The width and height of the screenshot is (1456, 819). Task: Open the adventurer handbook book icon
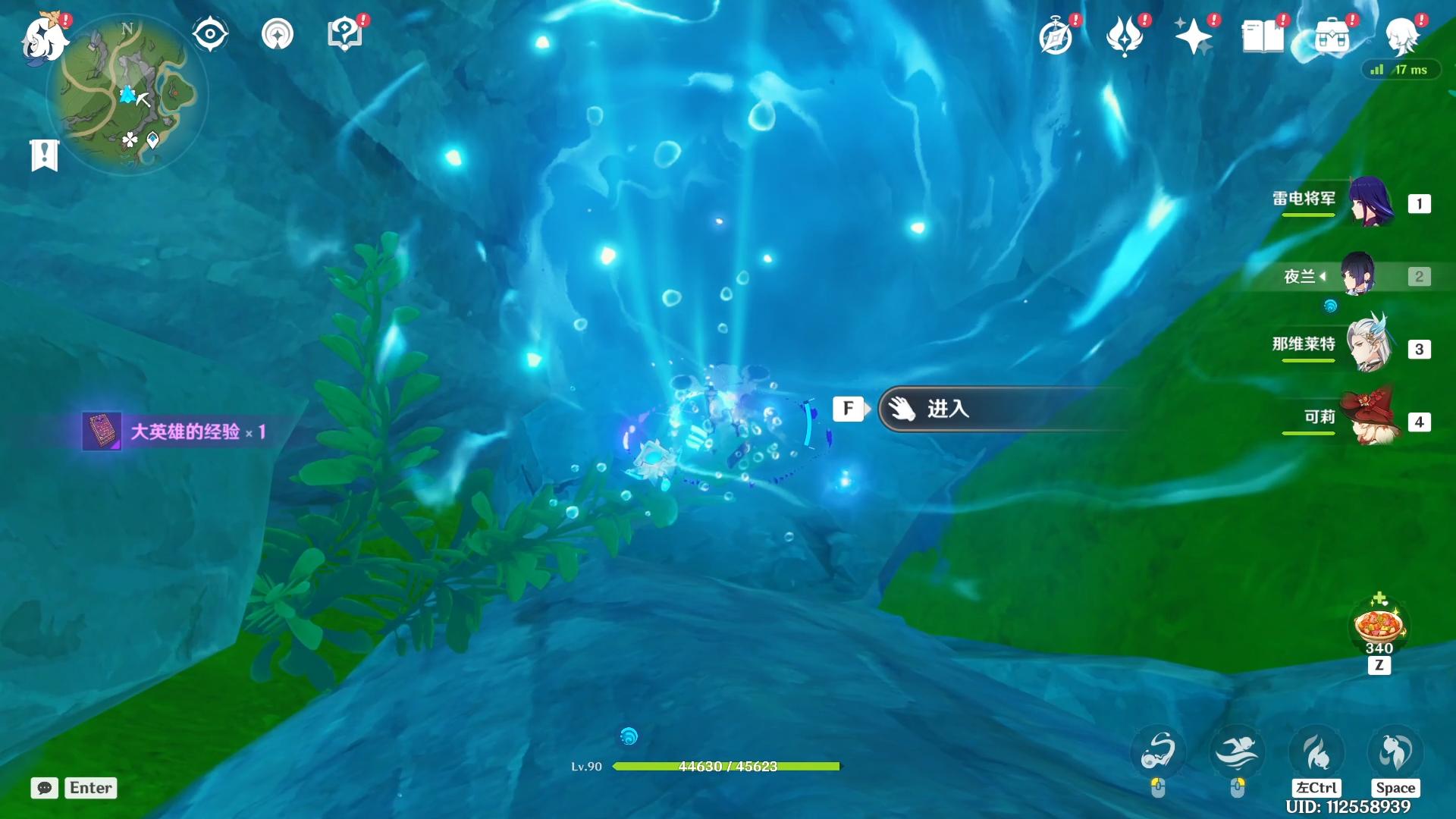point(1262,36)
